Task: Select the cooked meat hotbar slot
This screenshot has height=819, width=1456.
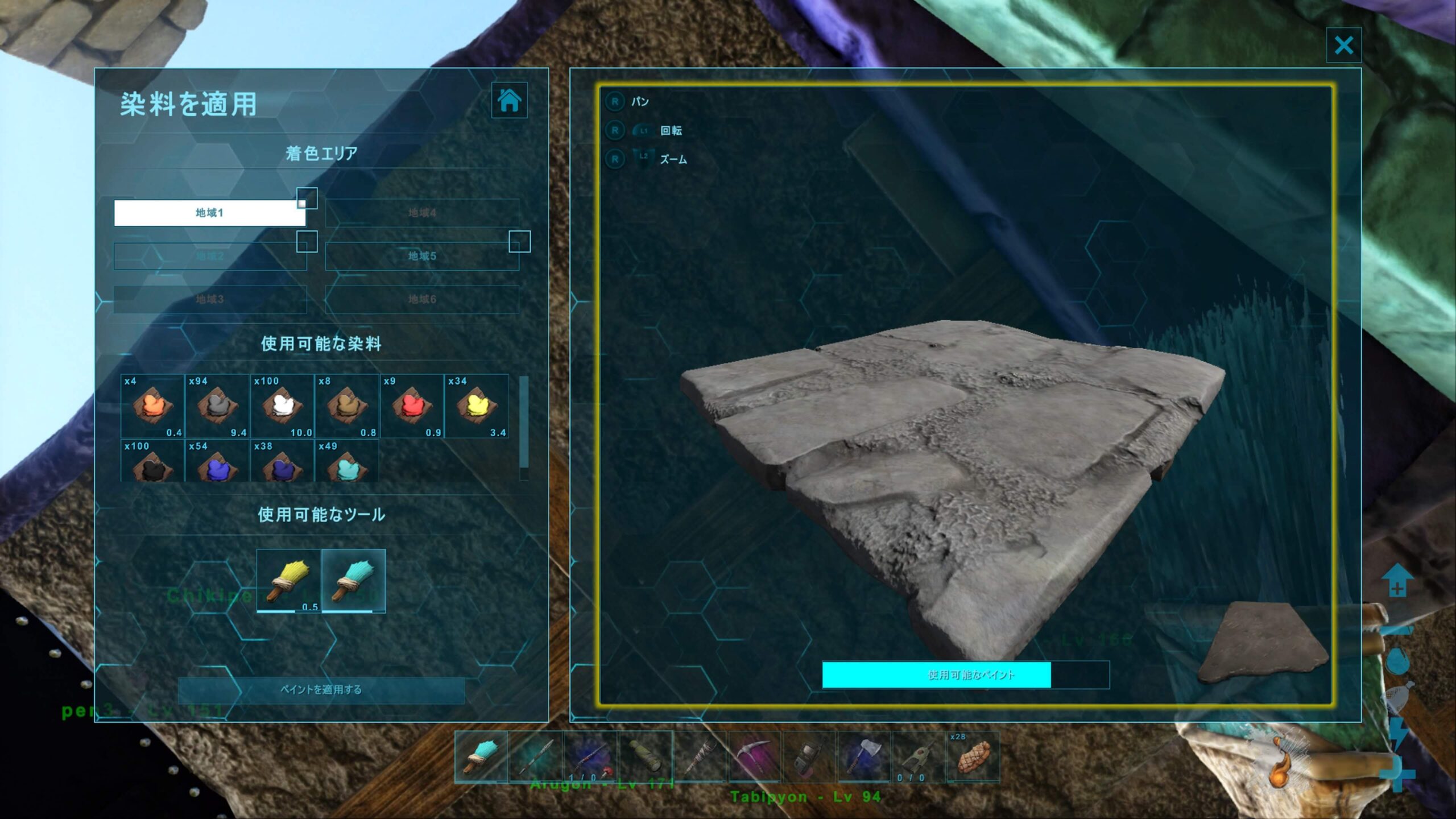Action: pos(973,757)
